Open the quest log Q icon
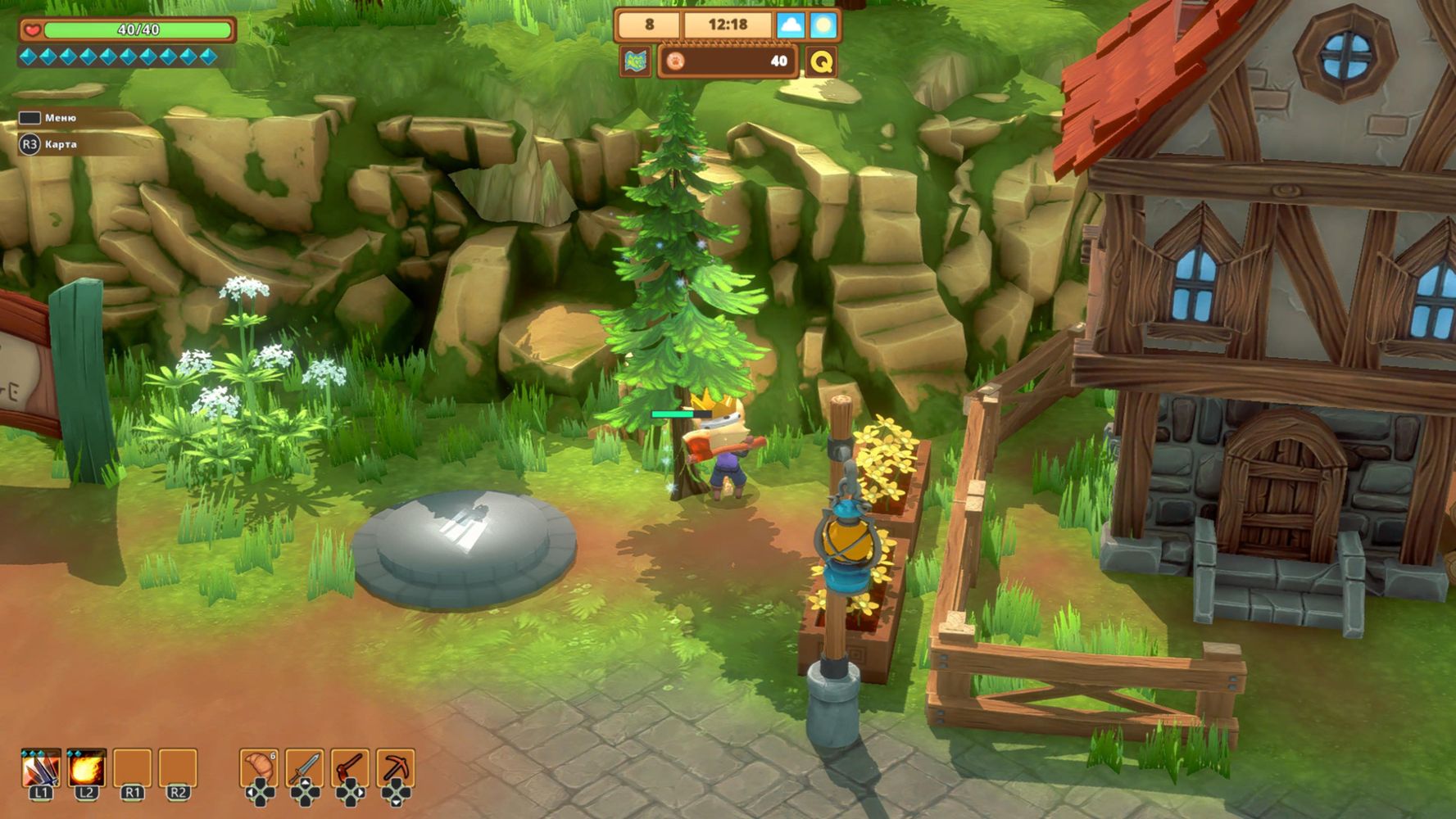The width and height of the screenshot is (1456, 819). click(x=821, y=61)
